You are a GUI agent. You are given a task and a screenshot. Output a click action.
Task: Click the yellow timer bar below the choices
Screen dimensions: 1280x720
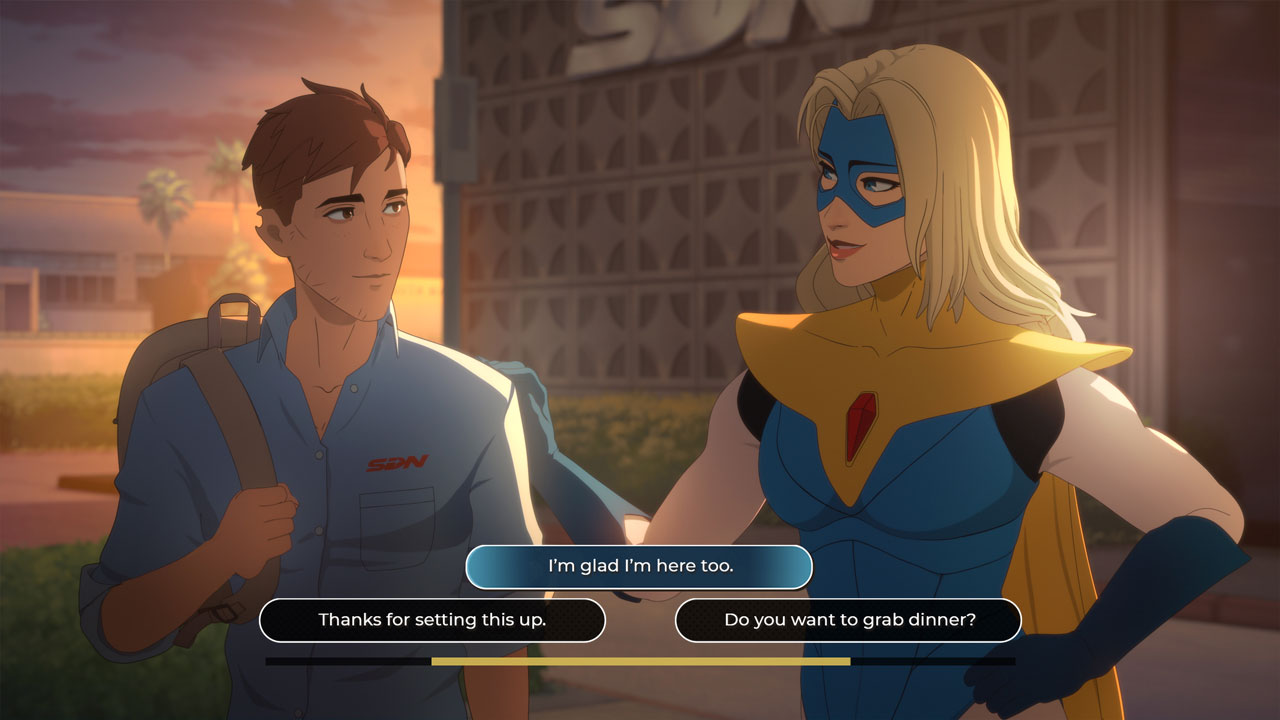pyautogui.click(x=640, y=662)
